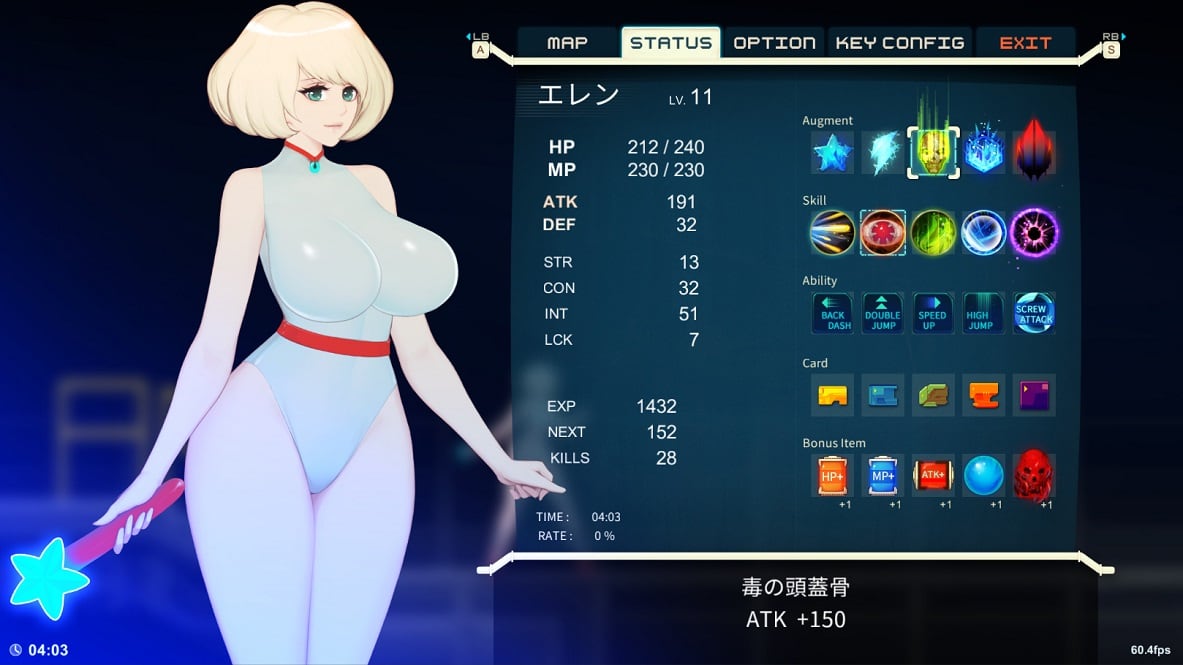Image resolution: width=1183 pixels, height=665 pixels.
Task: Click the yellow streaks skill icon
Action: point(832,232)
